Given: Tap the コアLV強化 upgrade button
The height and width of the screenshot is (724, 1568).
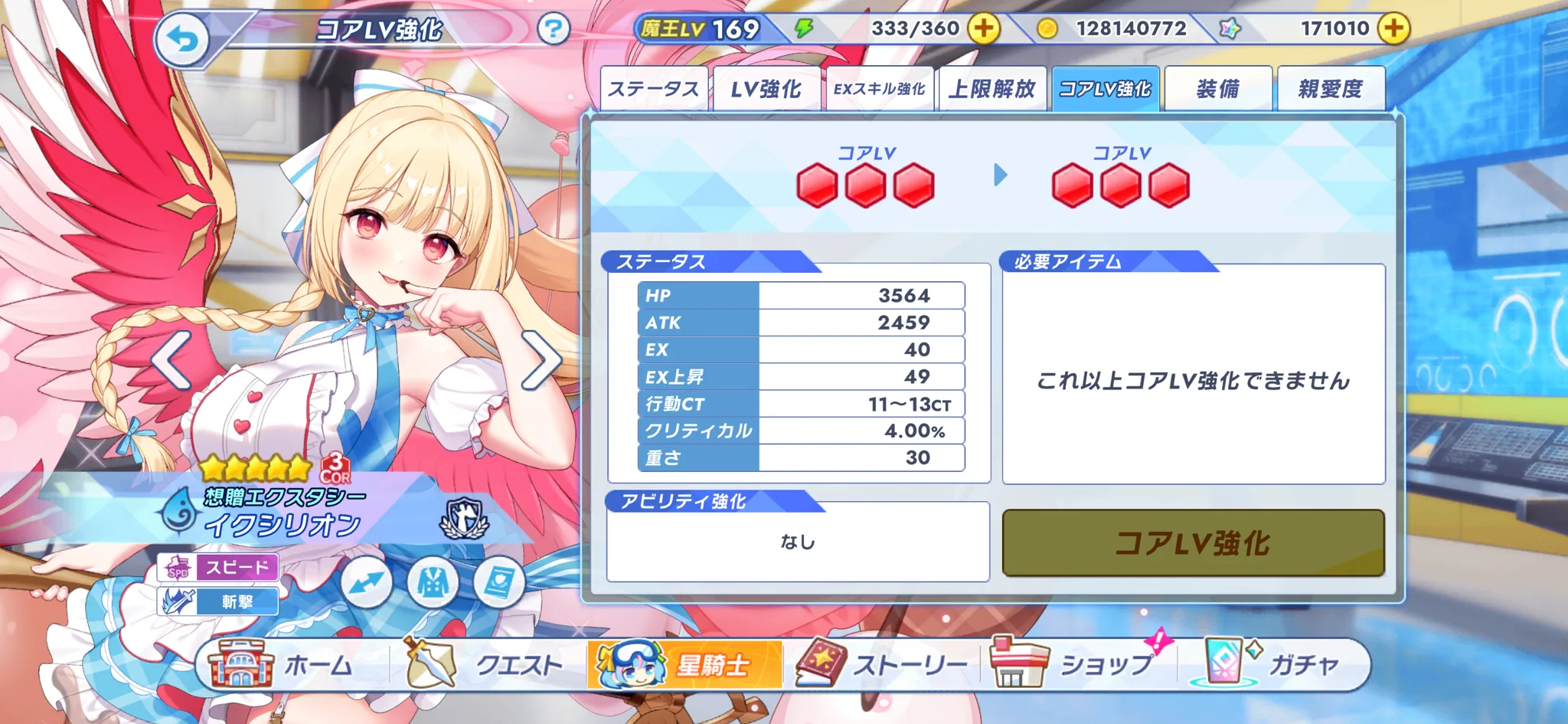Looking at the screenshot, I should [1193, 542].
